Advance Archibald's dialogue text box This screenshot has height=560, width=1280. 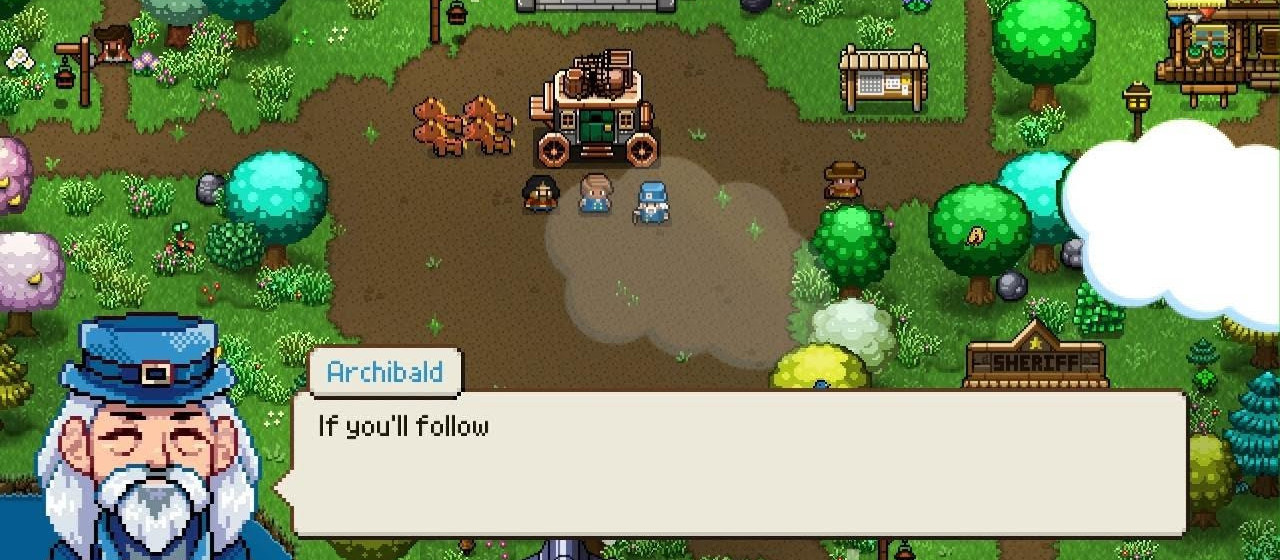point(738,462)
